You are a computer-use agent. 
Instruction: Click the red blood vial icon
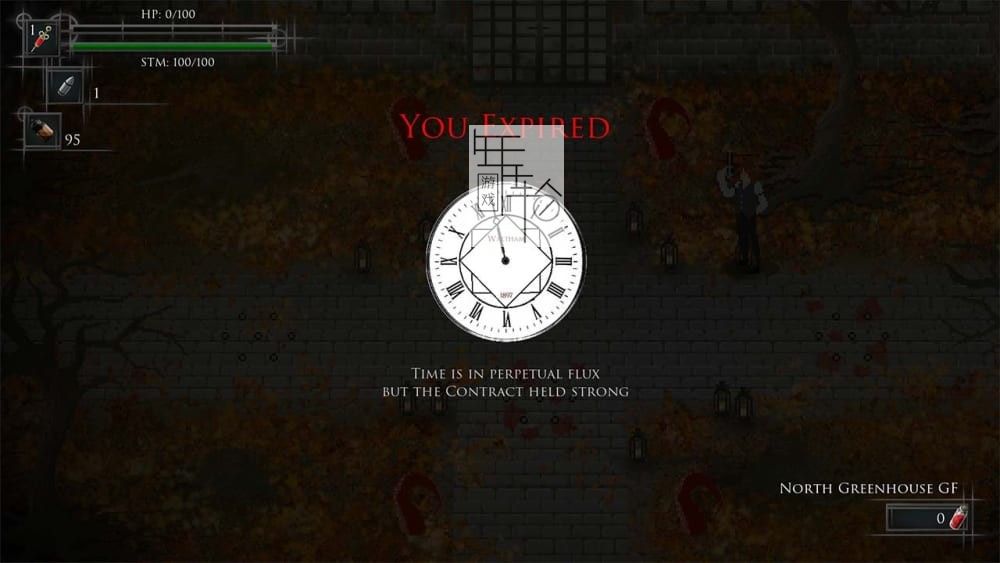tap(958, 517)
